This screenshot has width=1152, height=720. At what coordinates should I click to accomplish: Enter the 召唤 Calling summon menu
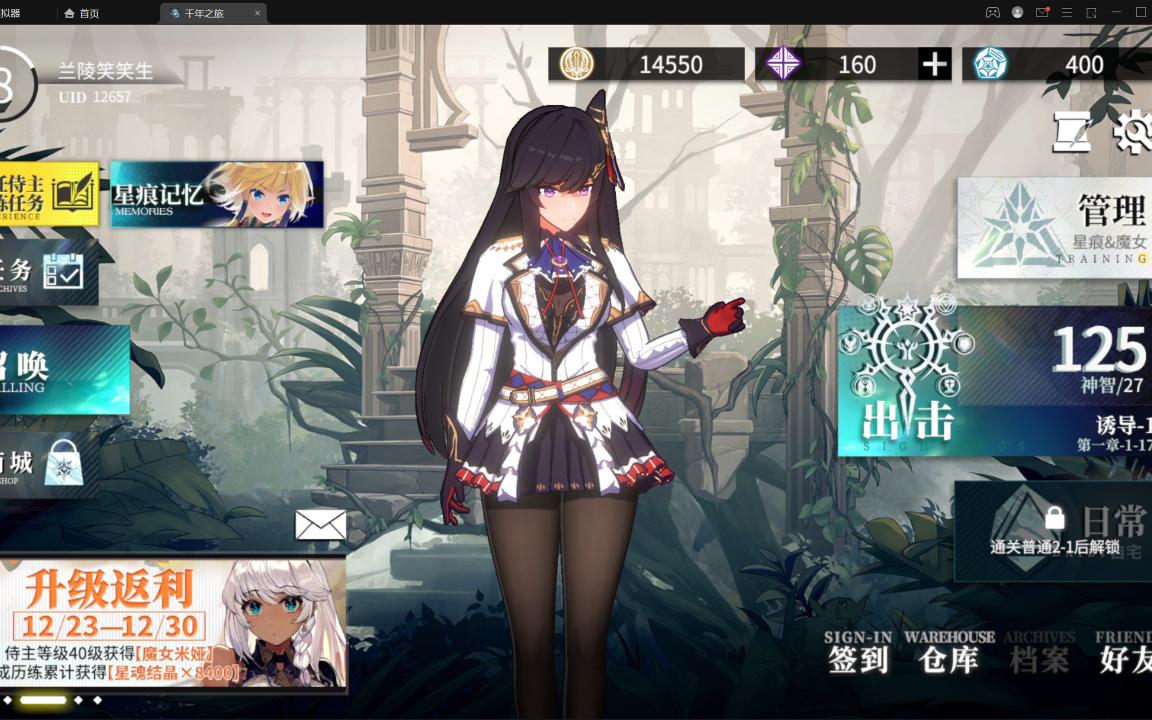[62, 370]
